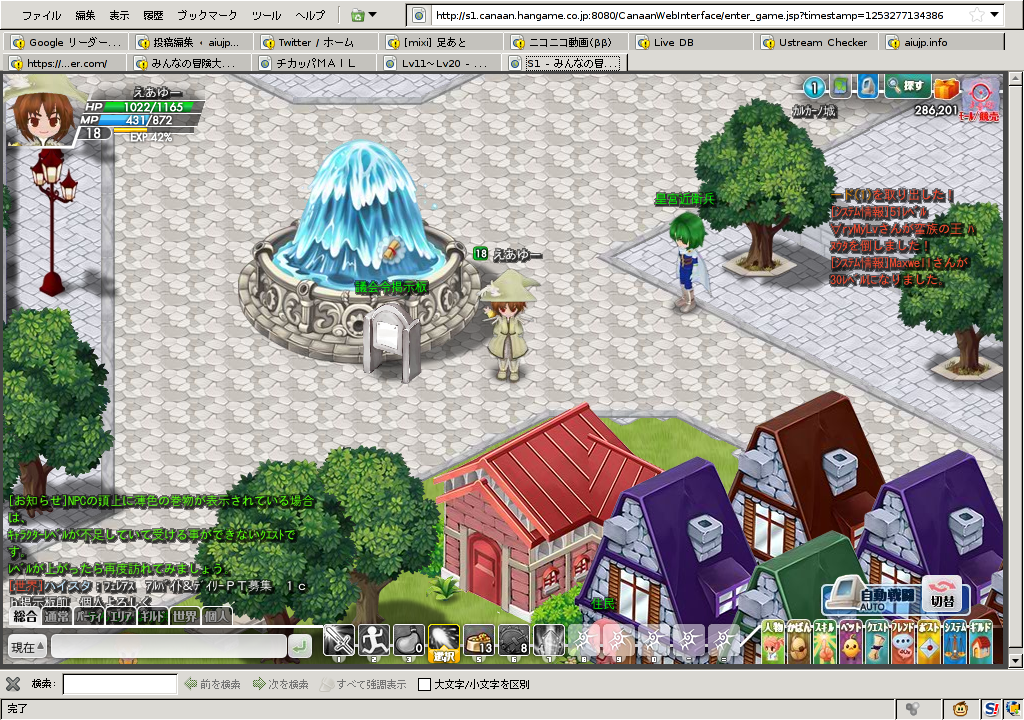Click the 探す search button
This screenshot has height=720, width=1024.
[x=907, y=87]
